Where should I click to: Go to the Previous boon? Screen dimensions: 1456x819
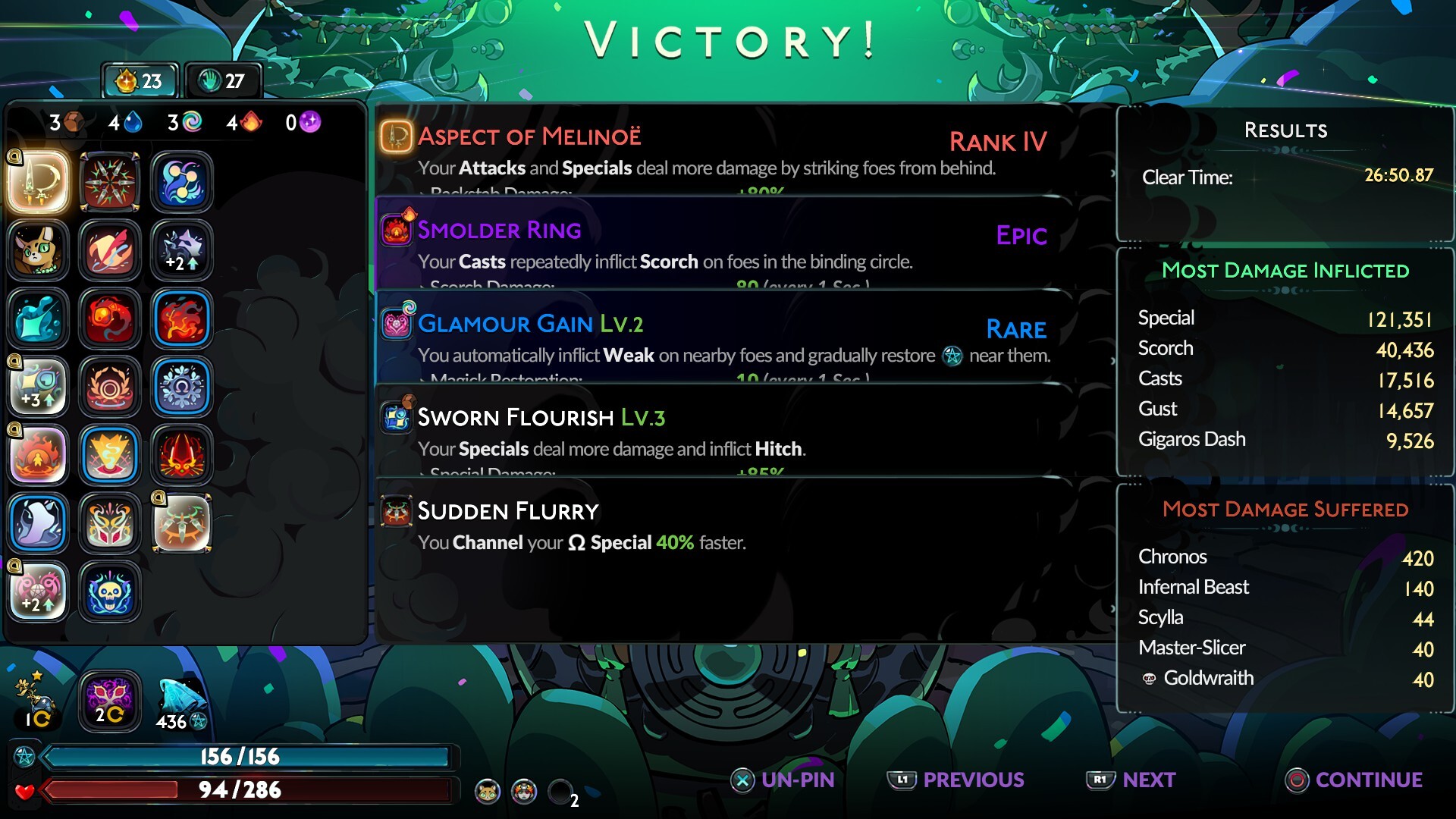957,780
